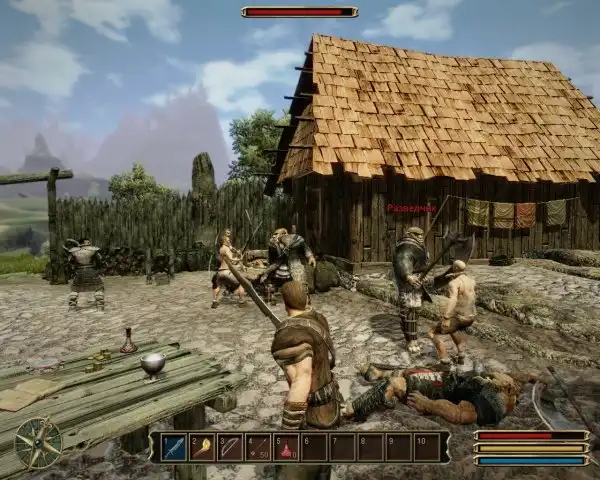Screen dimensions: 600x480
Task: Choose the bow in the quick slot bar
Action: pos(230,447)
